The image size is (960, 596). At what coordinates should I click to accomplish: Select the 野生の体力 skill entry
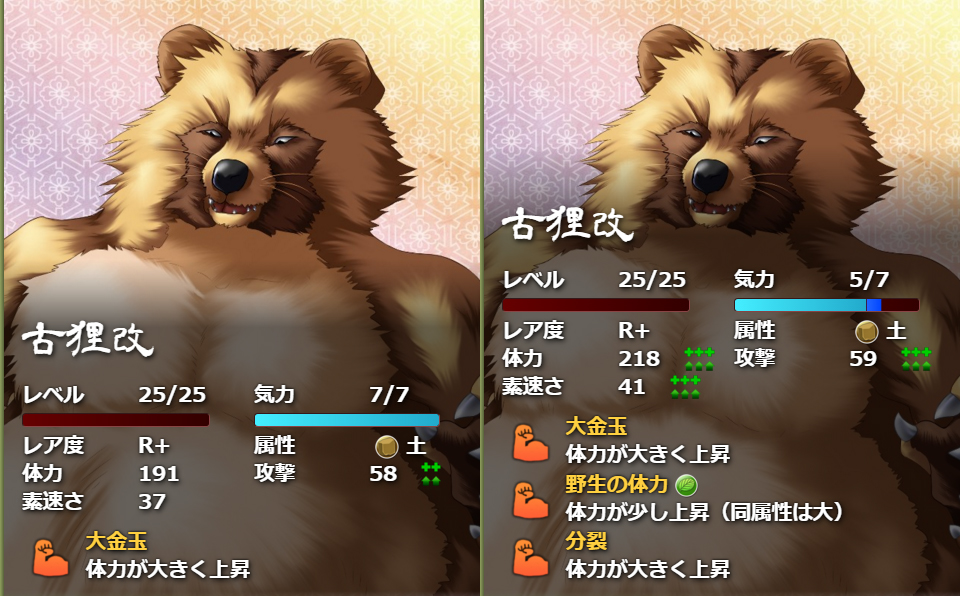pos(616,486)
